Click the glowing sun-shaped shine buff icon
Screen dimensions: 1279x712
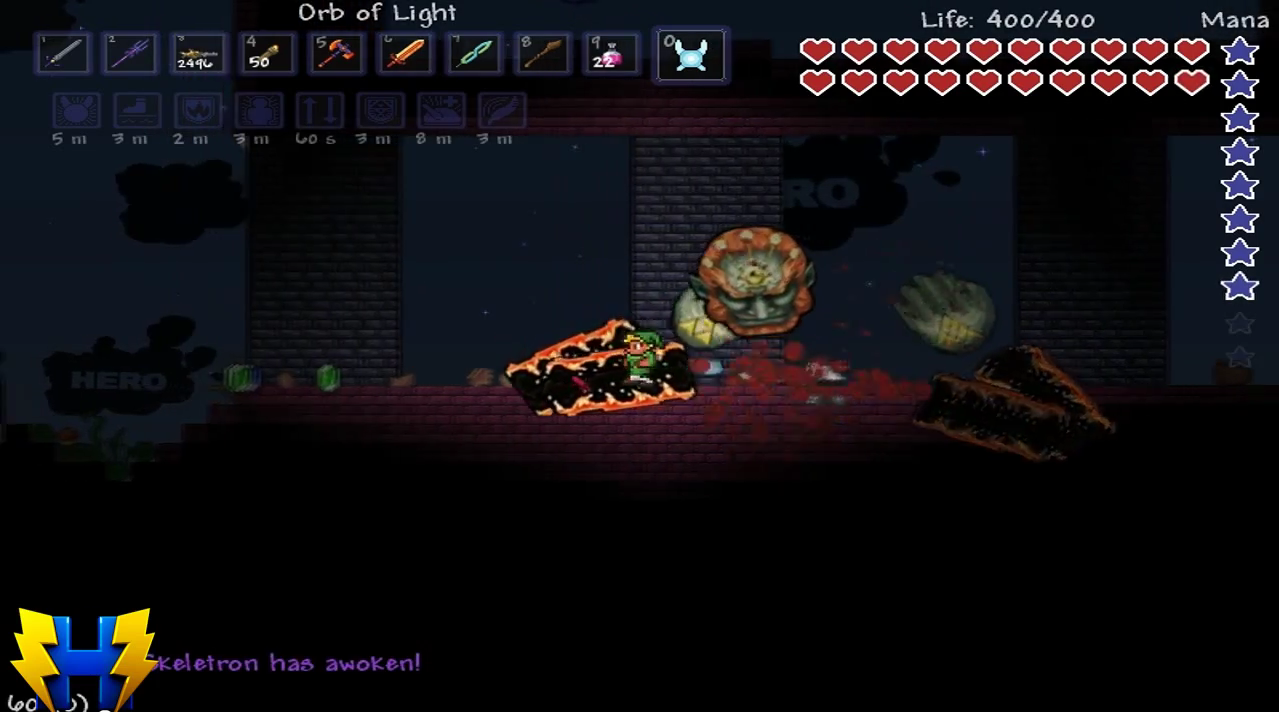point(76,111)
